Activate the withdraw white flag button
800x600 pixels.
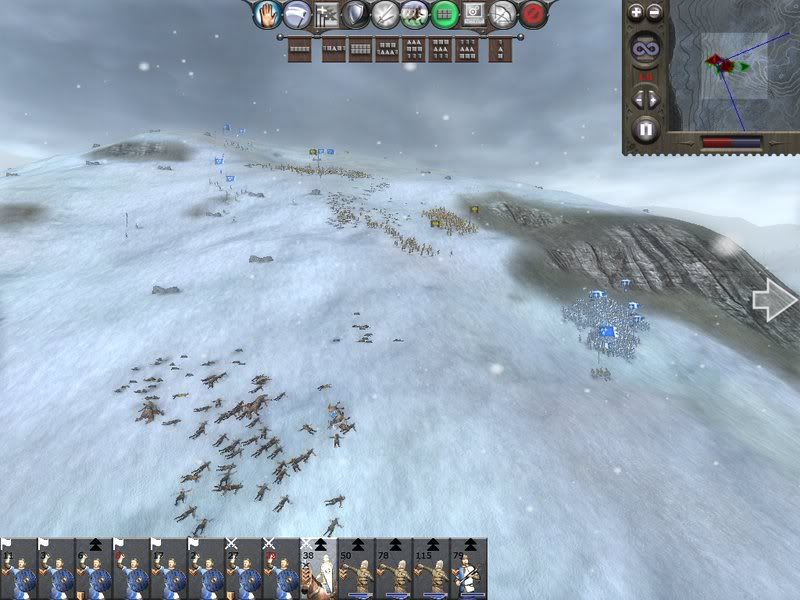coord(297,14)
